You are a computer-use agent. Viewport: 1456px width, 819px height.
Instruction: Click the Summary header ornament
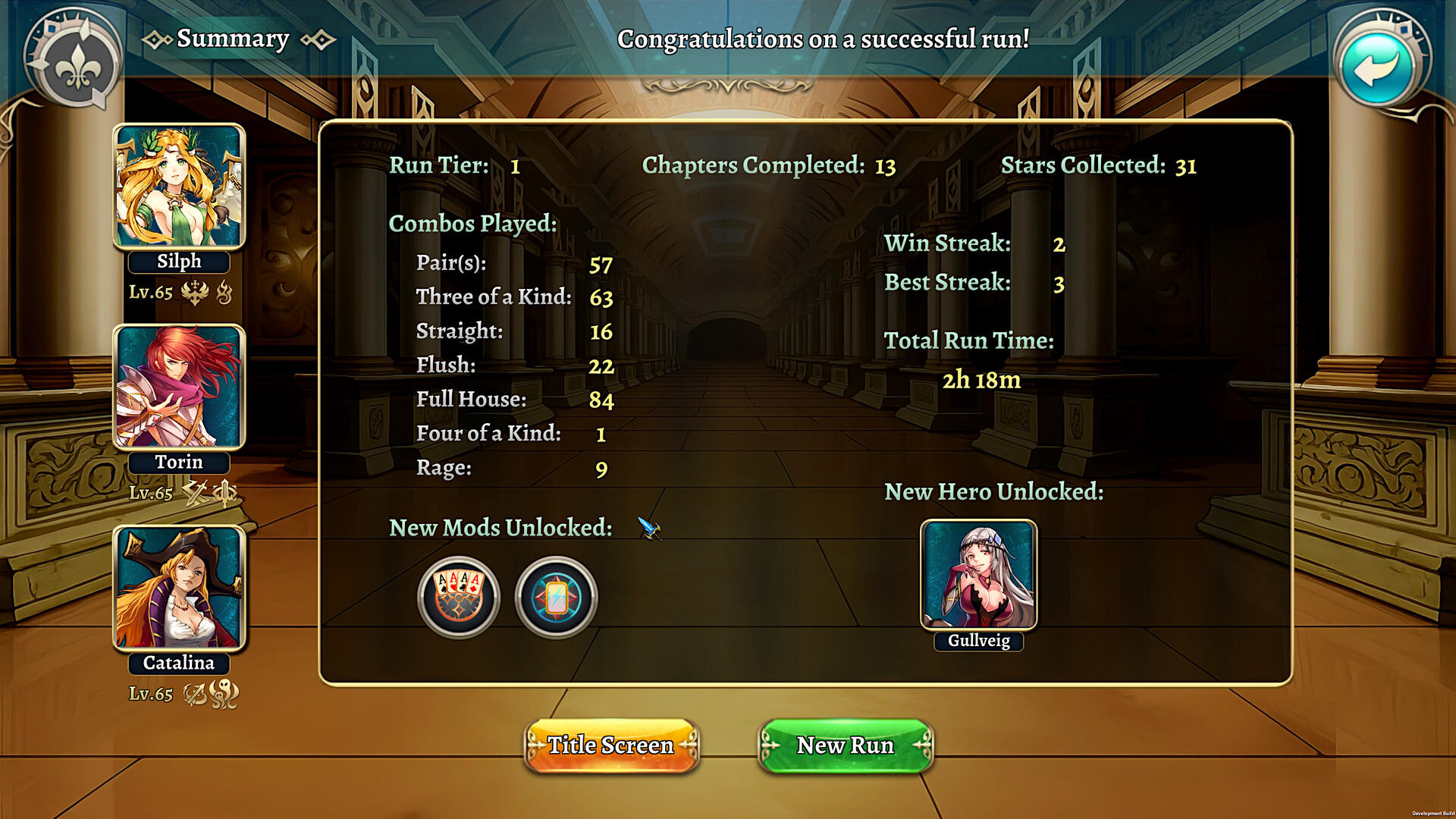(233, 38)
